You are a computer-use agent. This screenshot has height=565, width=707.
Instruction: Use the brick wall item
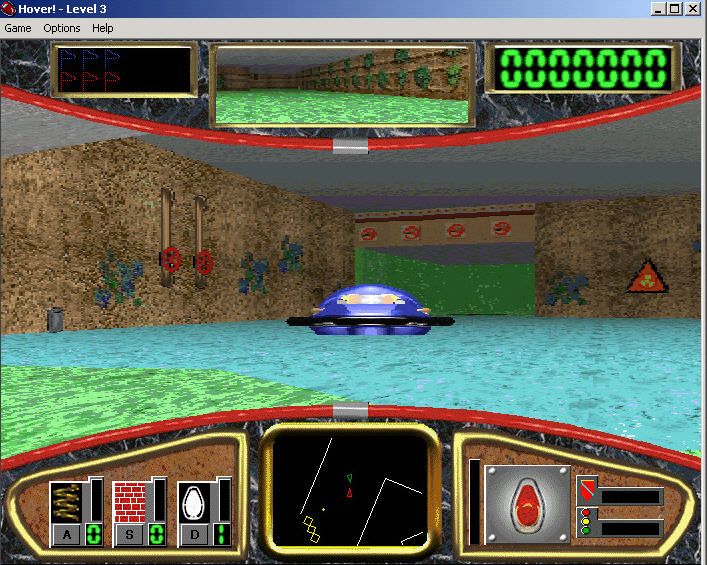[130, 502]
